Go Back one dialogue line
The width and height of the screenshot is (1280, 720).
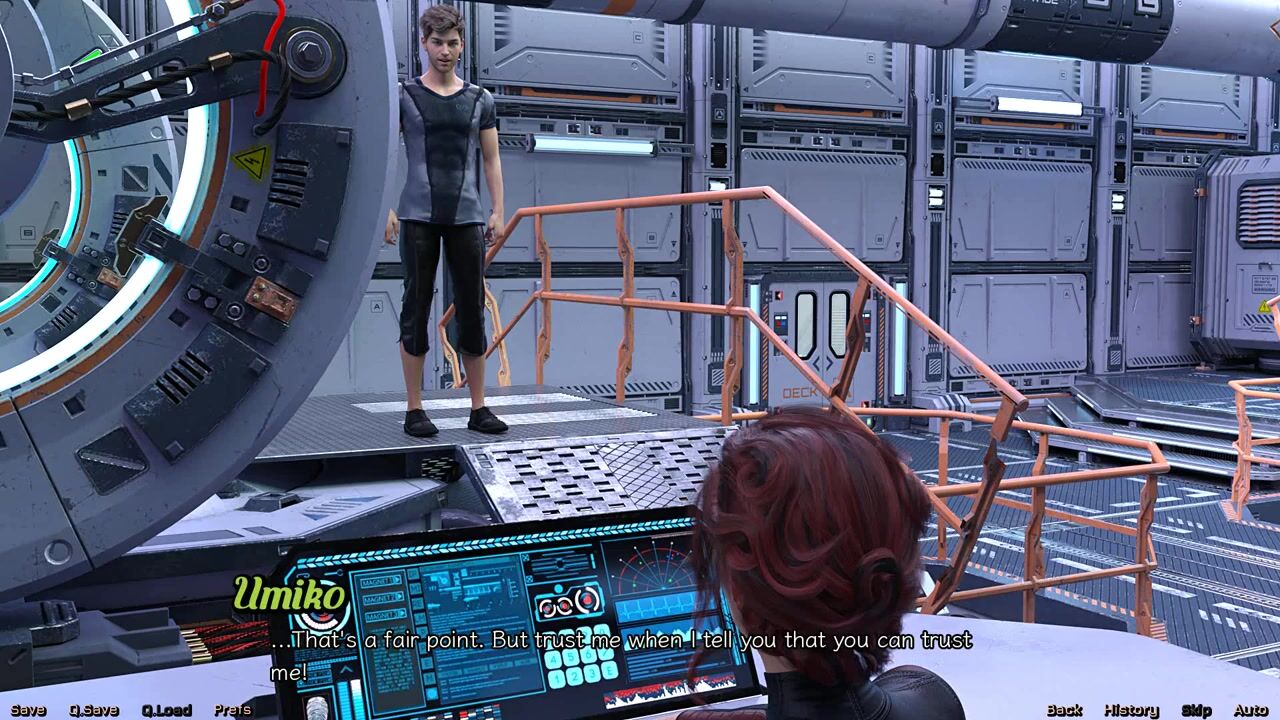click(x=1064, y=710)
